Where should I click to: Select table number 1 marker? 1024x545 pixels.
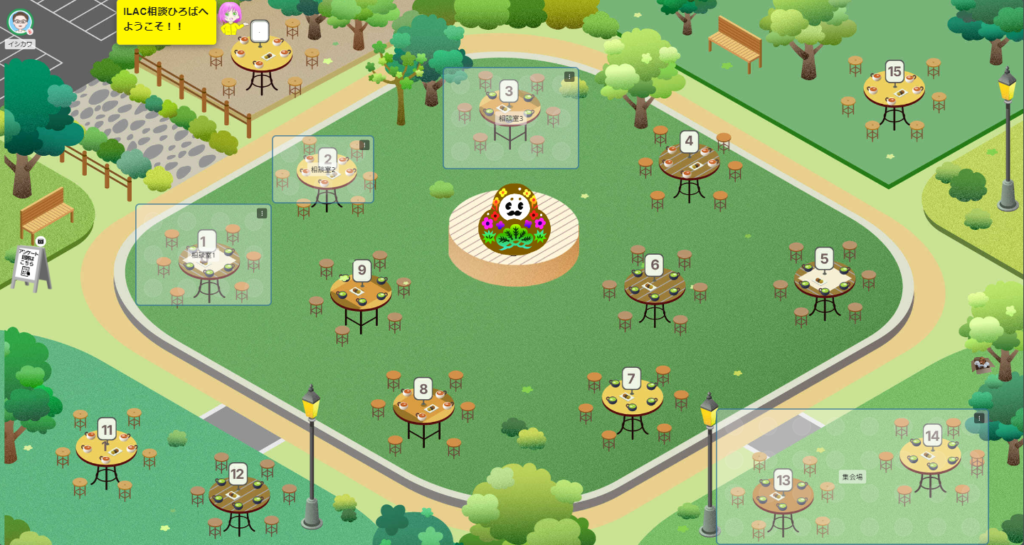207,240
